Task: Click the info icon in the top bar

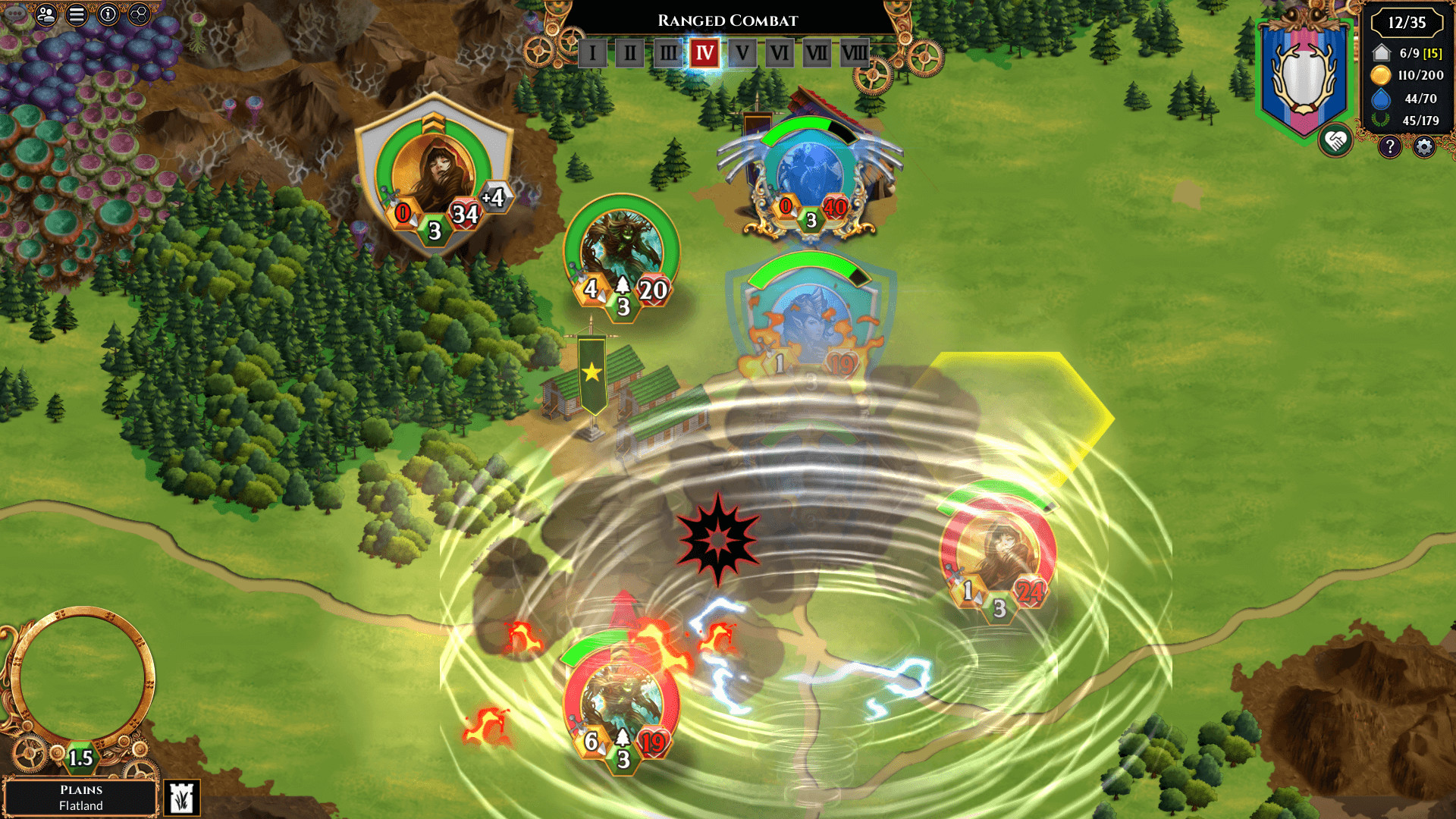Action: pyautogui.click(x=106, y=13)
